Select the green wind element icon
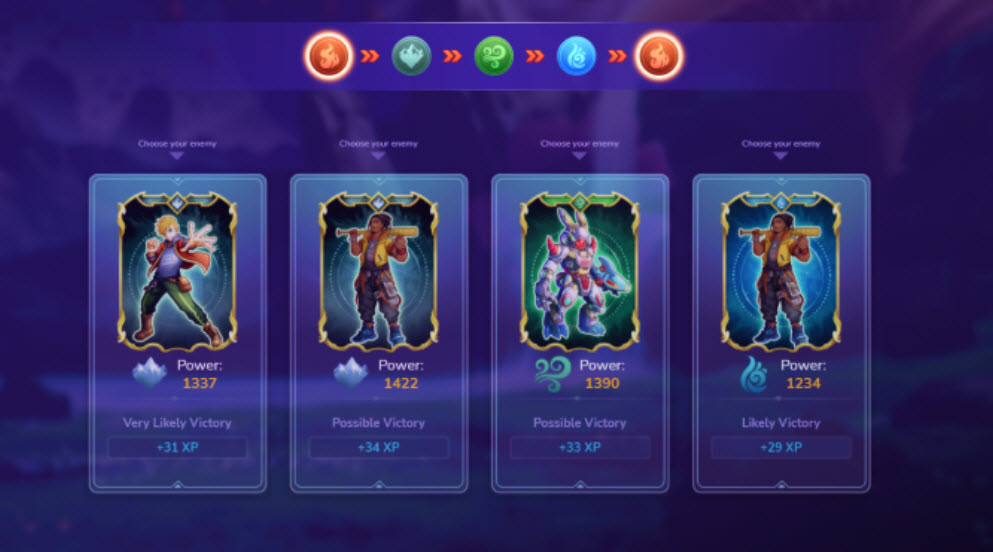This screenshot has width=993, height=552. (x=493, y=56)
